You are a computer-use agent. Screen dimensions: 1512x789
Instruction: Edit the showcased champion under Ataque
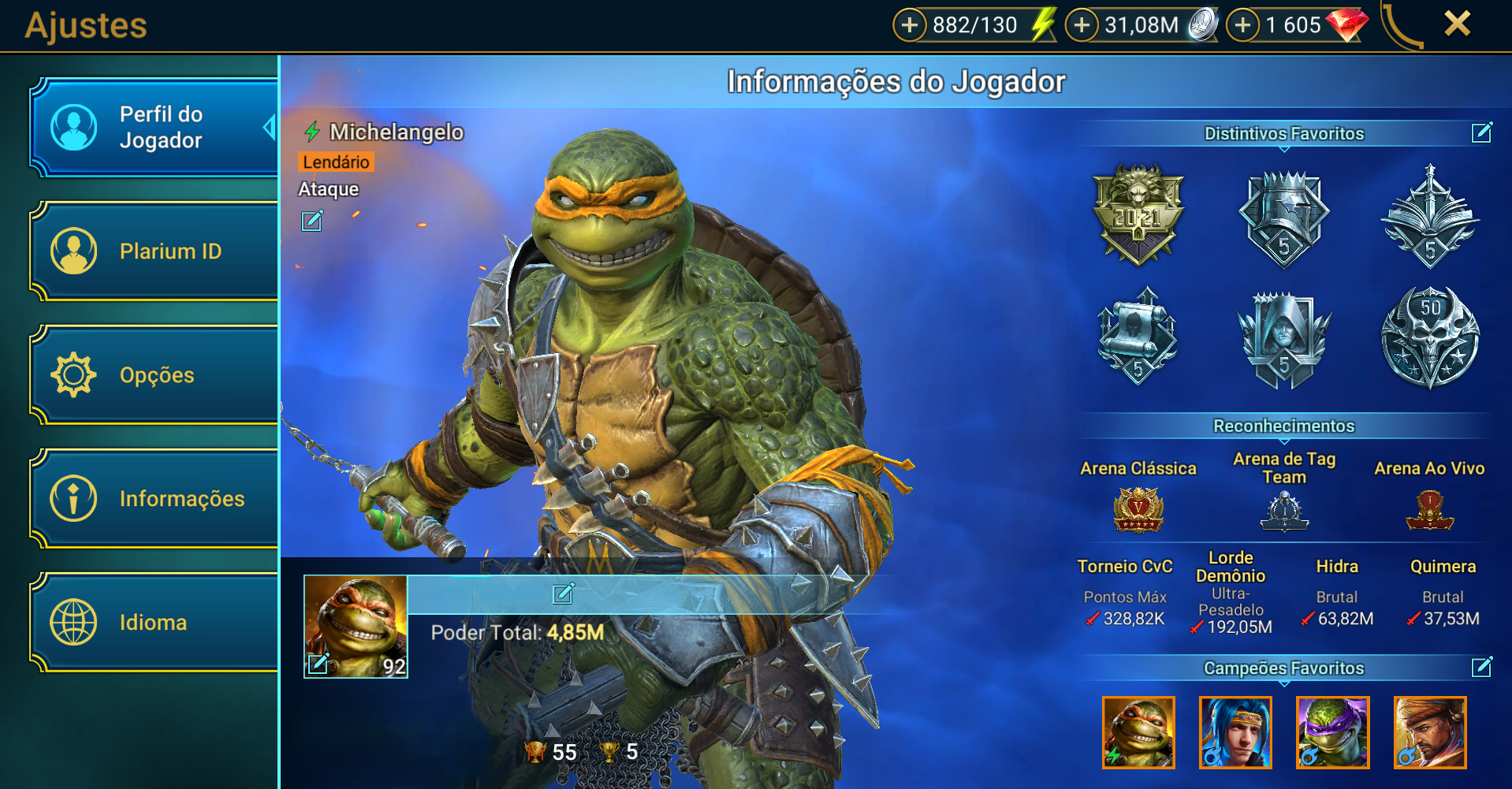312,221
